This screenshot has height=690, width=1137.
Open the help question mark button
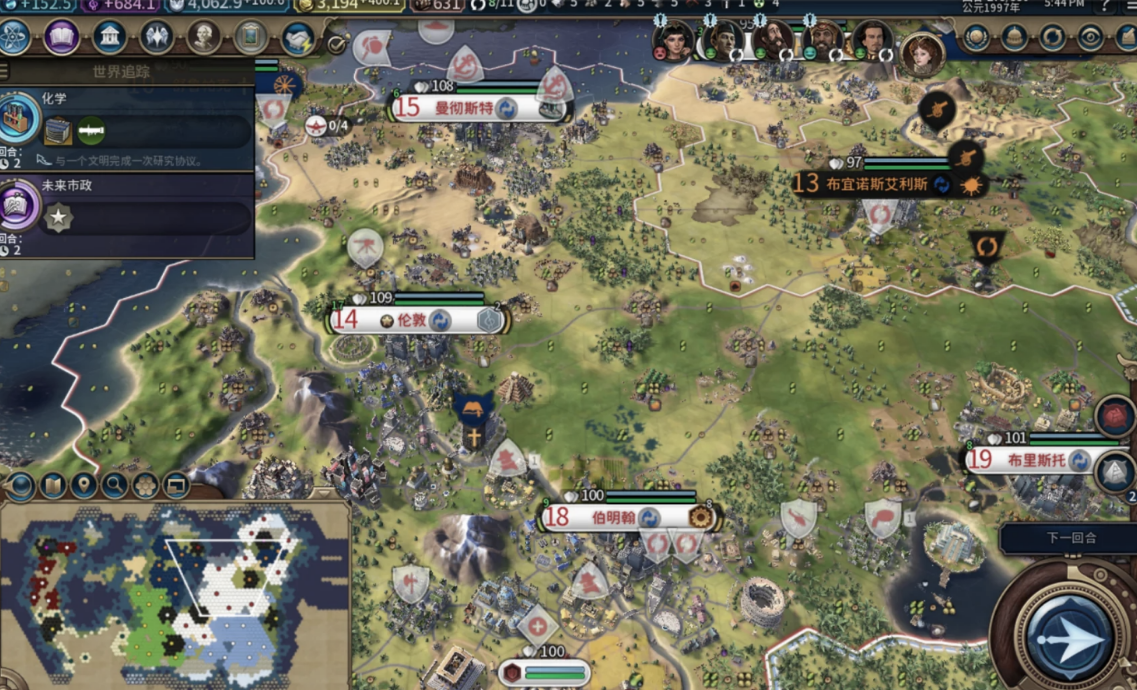(x=1106, y=6)
